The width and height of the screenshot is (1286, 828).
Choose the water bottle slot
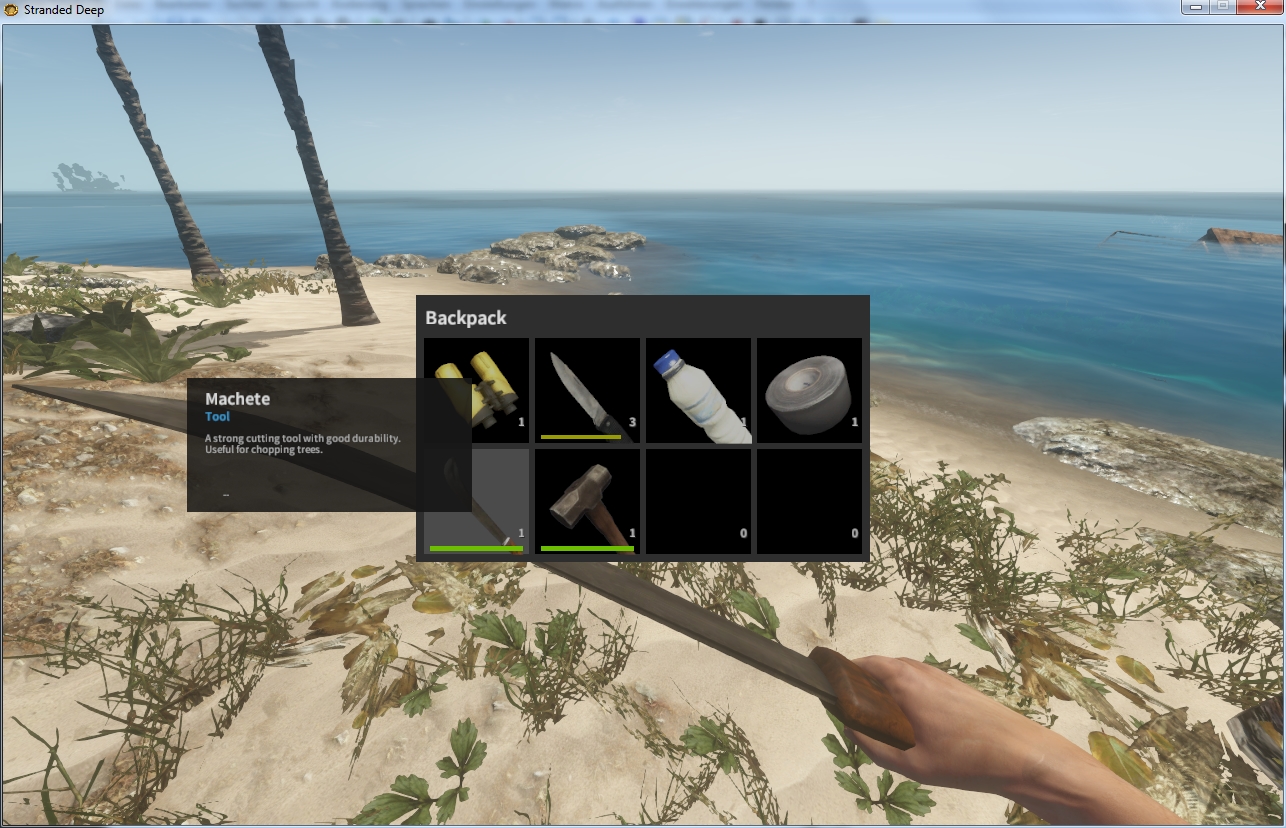pos(698,390)
